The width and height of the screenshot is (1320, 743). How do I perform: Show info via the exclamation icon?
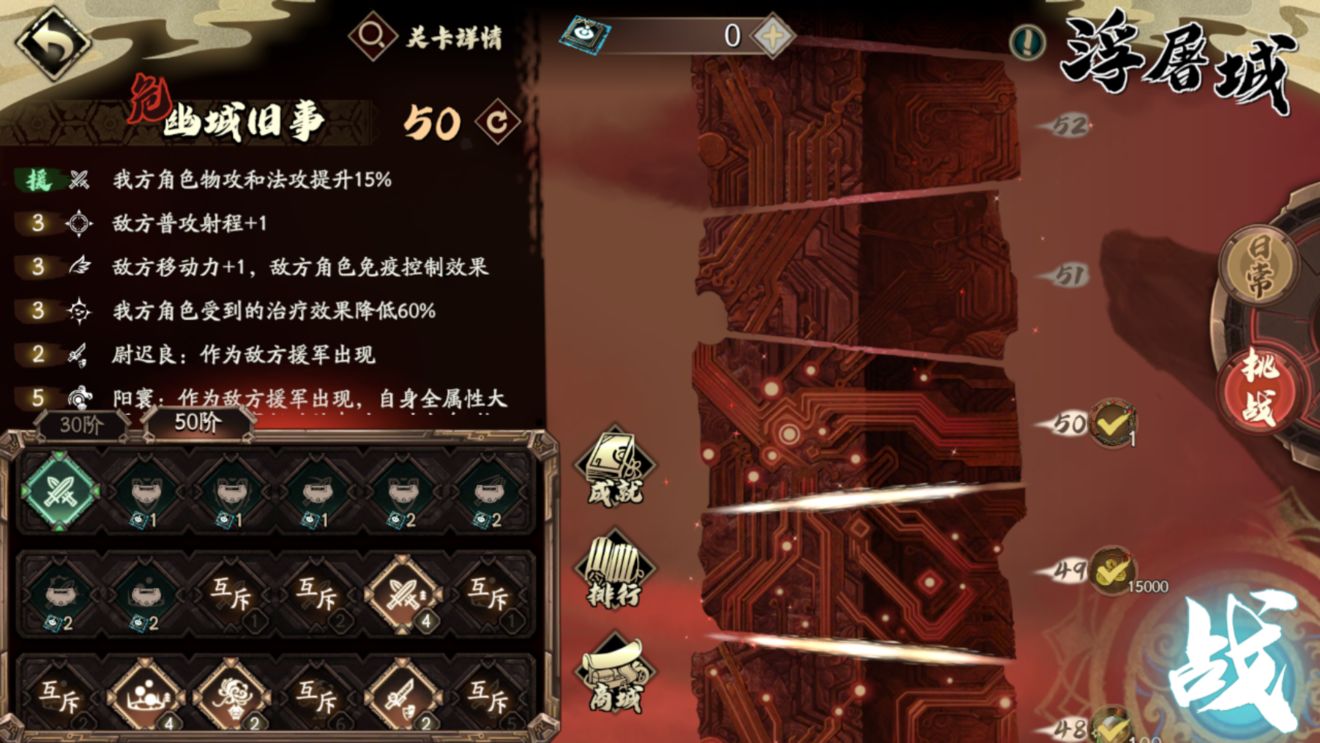(x=1026, y=40)
